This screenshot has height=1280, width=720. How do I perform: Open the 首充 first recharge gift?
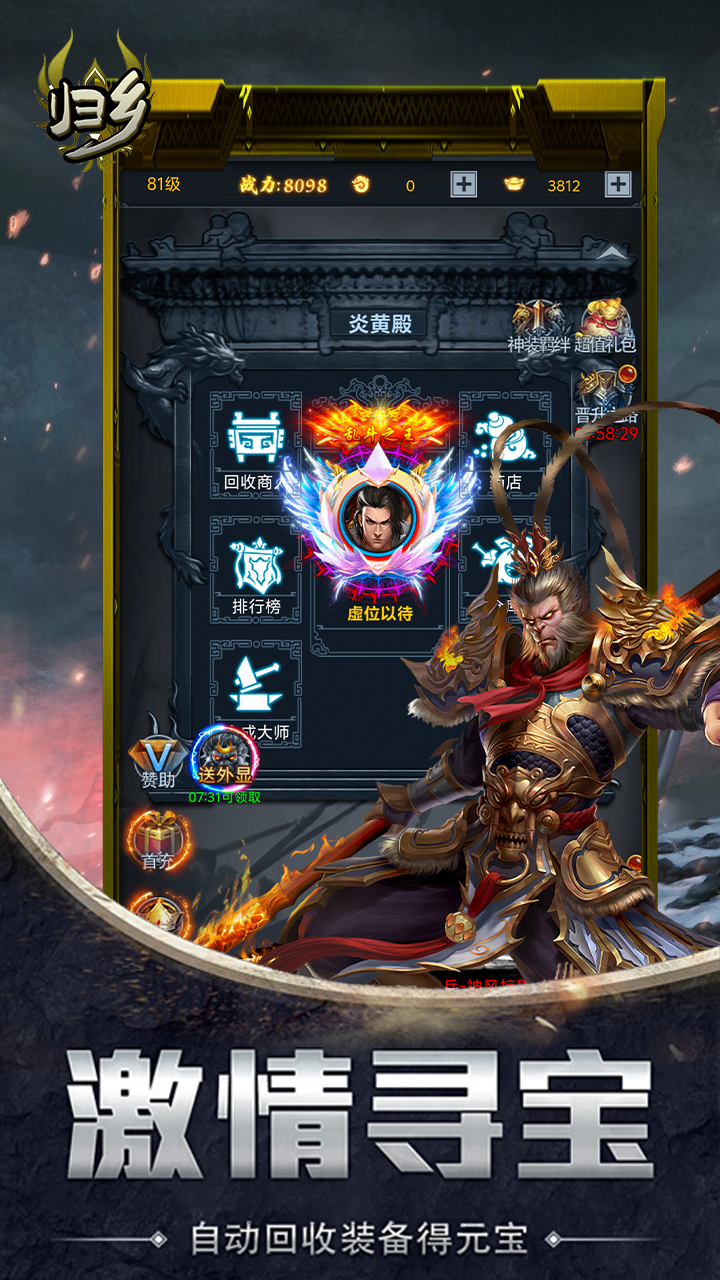(x=157, y=840)
